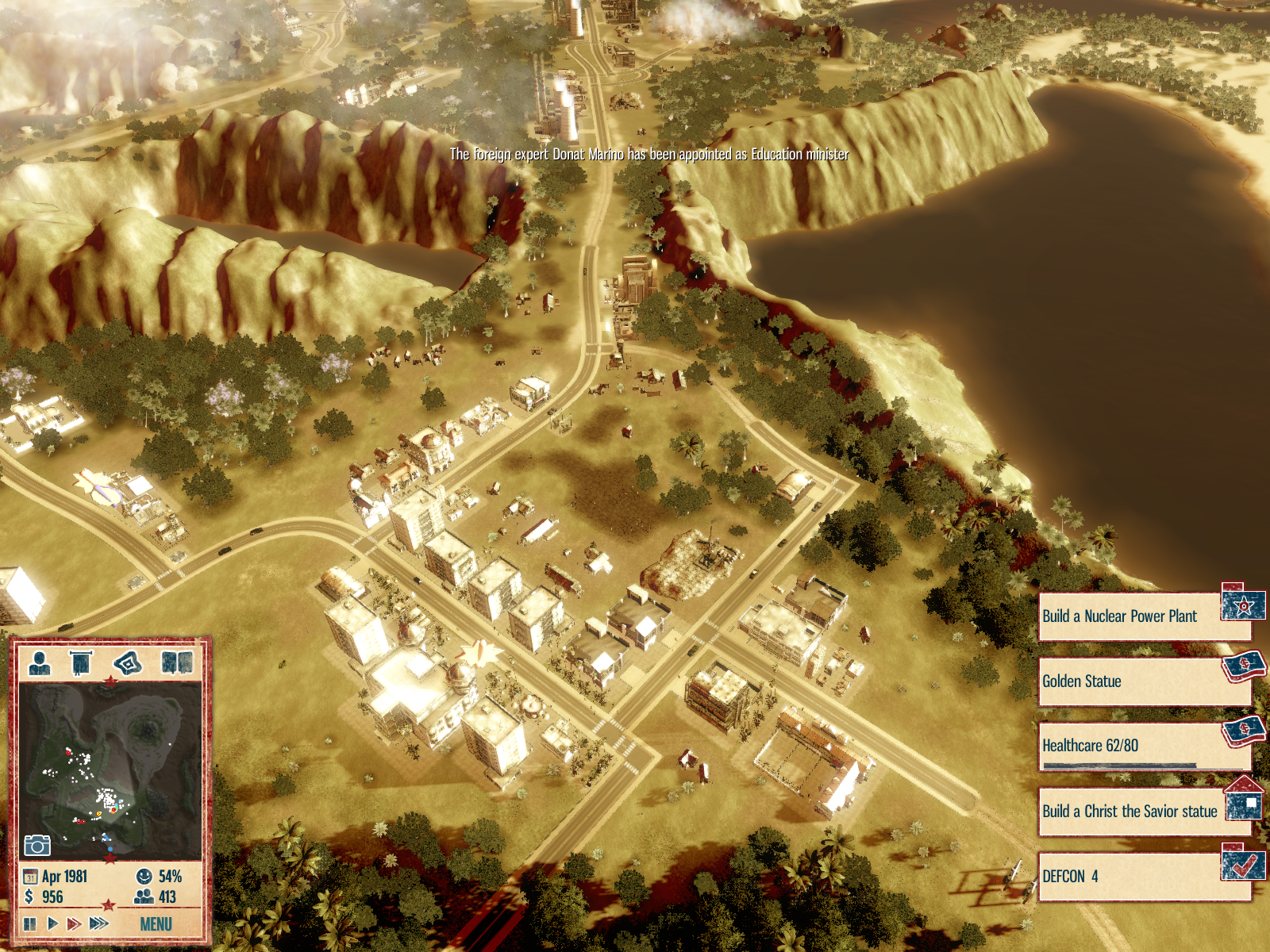This screenshot has height=952, width=1270.
Task: Click the camera icon on the minimap
Action: click(x=37, y=846)
